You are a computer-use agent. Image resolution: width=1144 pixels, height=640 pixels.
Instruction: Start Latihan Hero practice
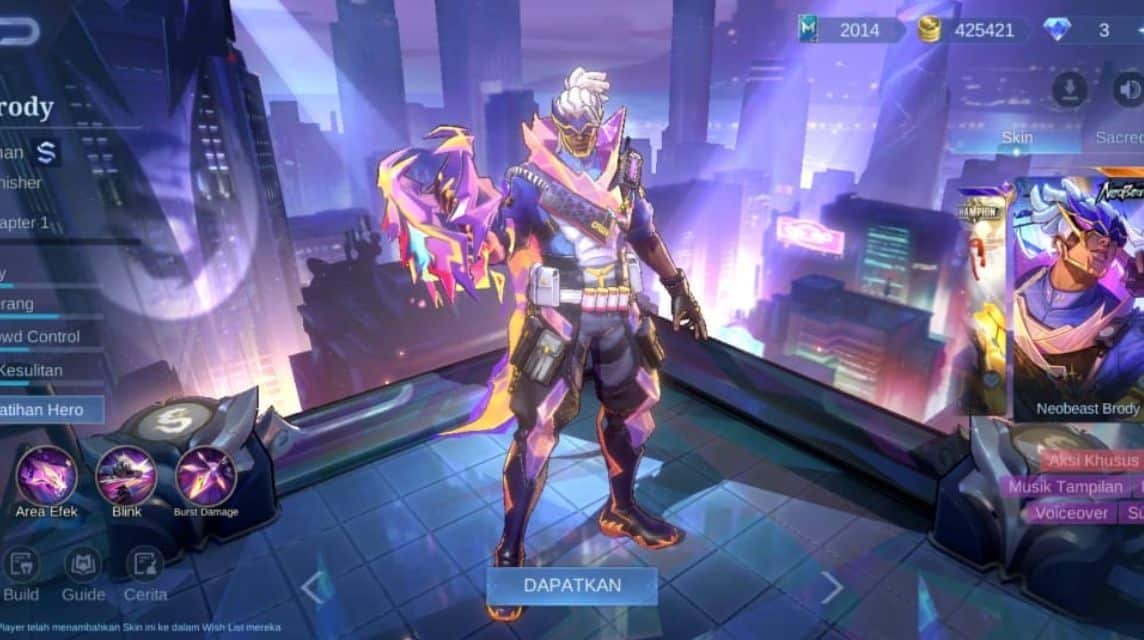tap(50, 409)
